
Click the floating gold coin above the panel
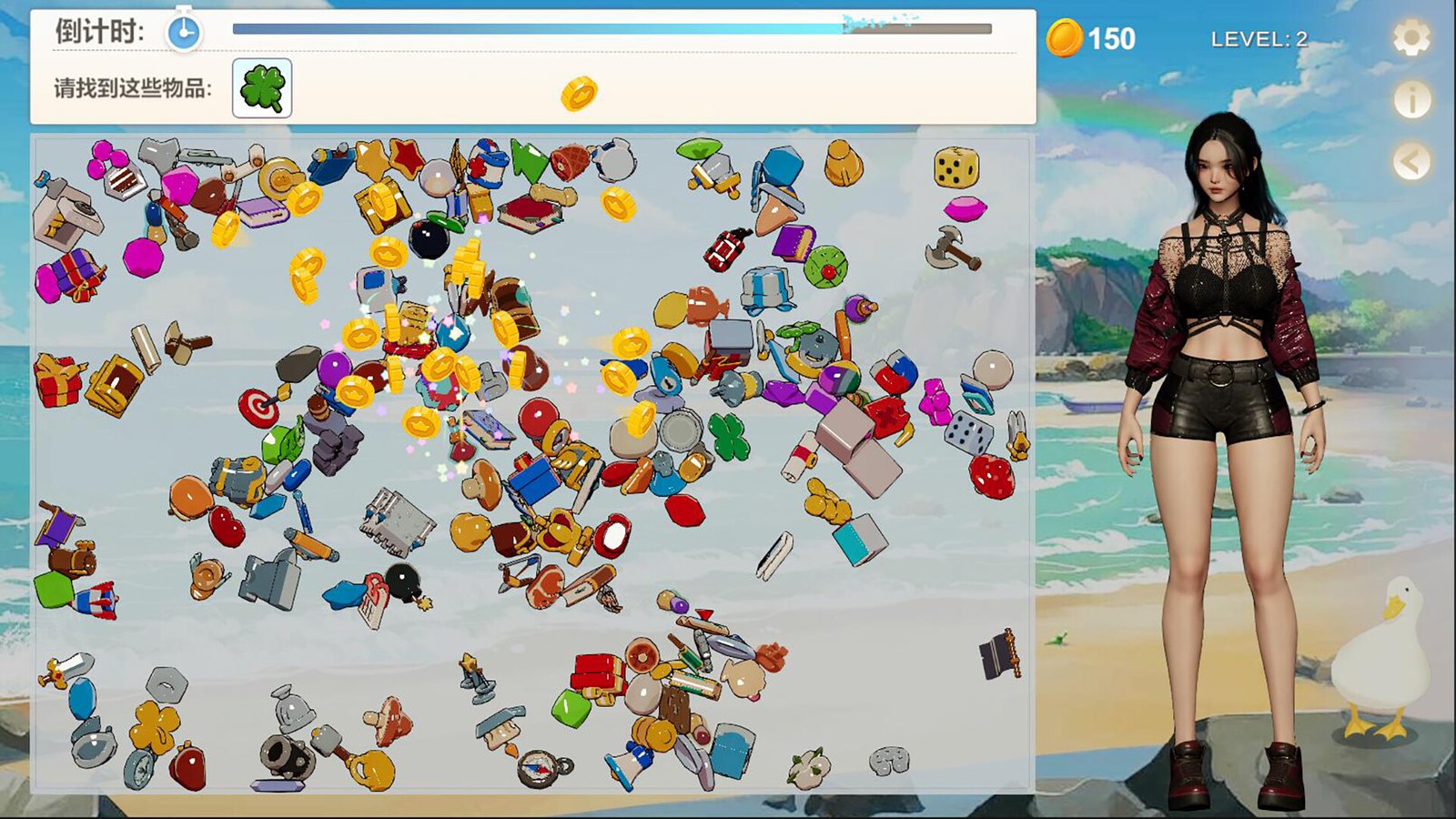581,95
